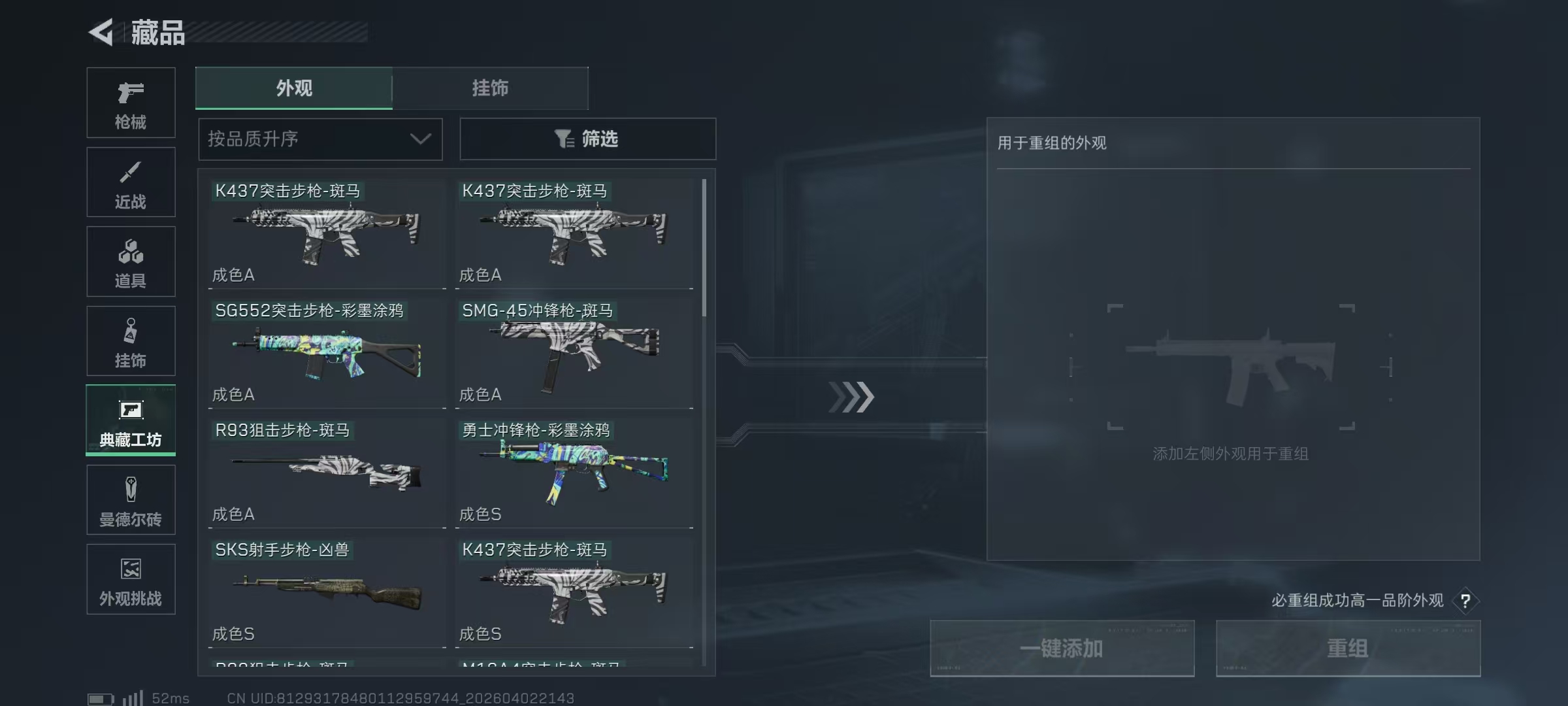Select the 挂饰 charms category icon

pyautogui.click(x=131, y=340)
